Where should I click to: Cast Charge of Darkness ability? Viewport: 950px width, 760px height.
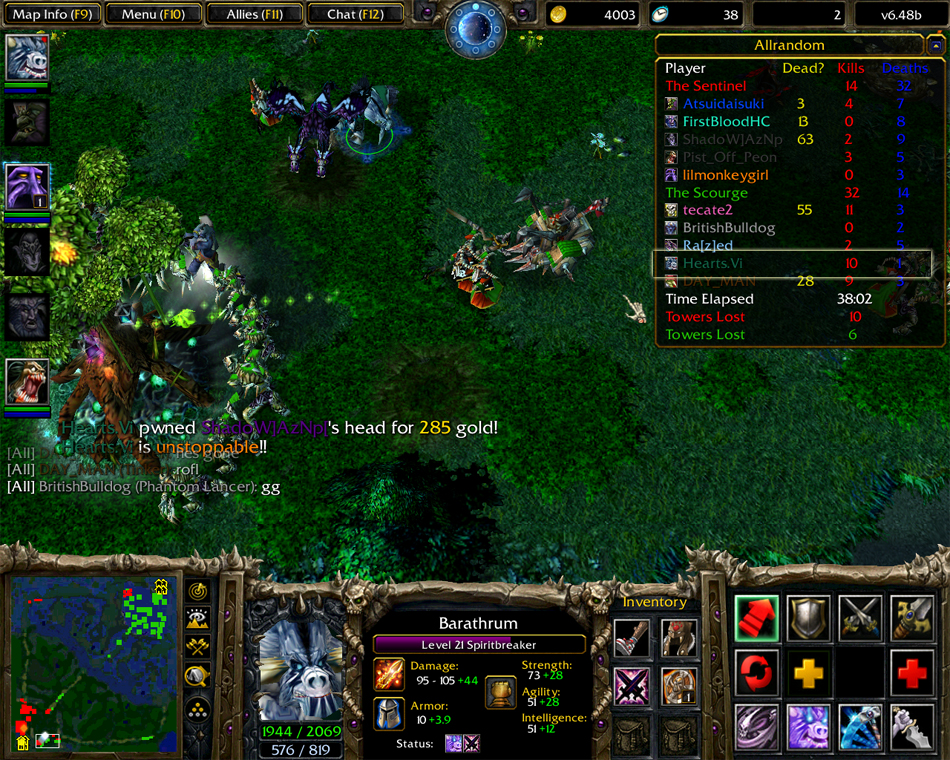click(x=757, y=727)
